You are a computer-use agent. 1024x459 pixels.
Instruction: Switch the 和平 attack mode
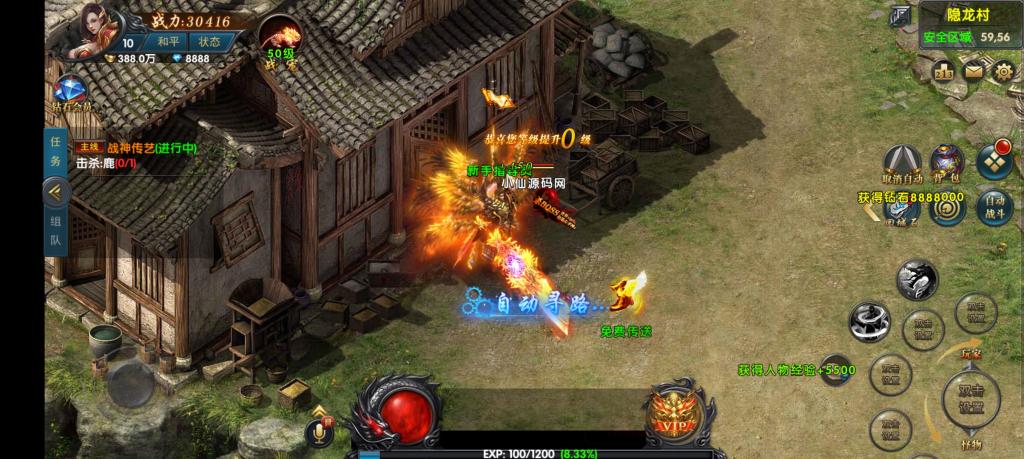pyautogui.click(x=168, y=42)
